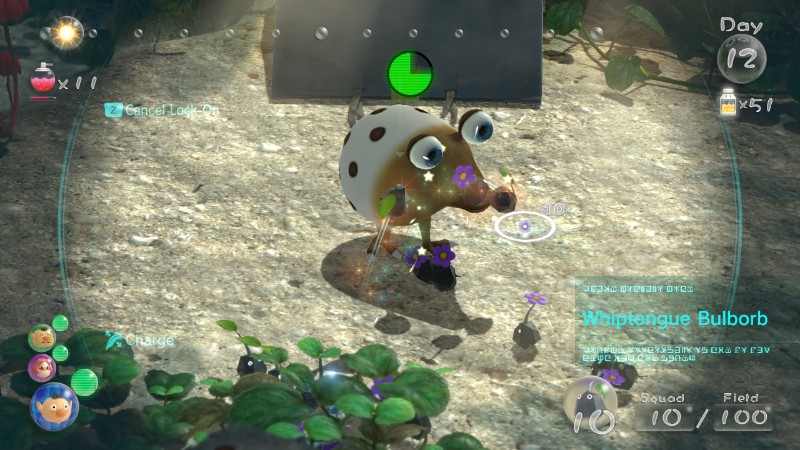This screenshot has width=800, height=450.
Task: Choose the pink-haired leader portrait
Action: [42, 368]
